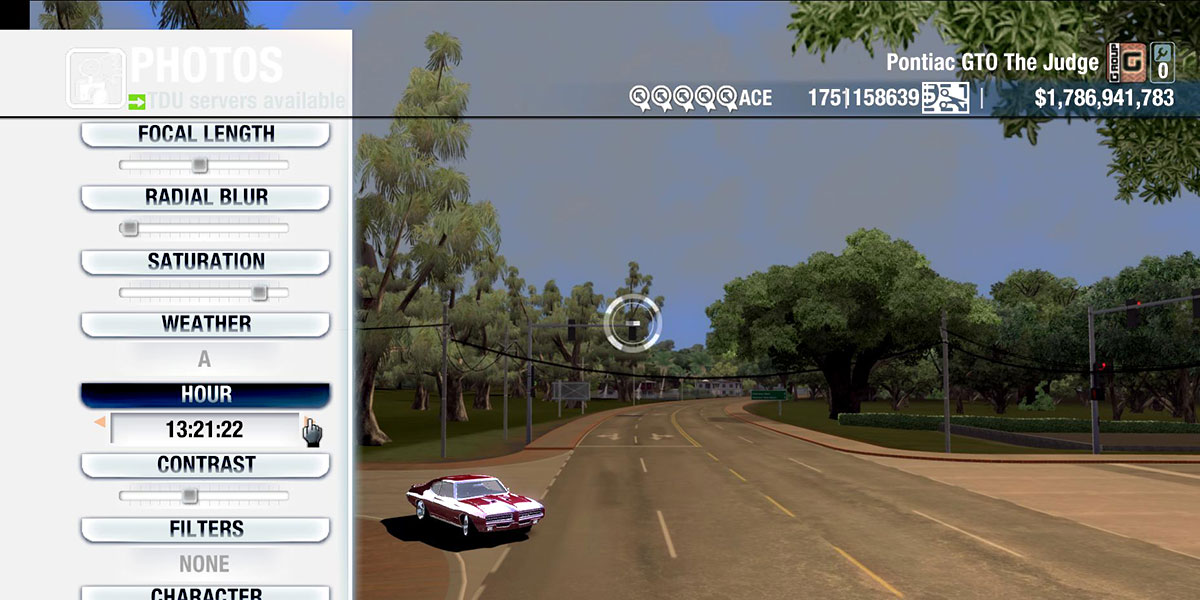Select the highlighted Hour option
The height and width of the screenshot is (600, 1200).
point(205,394)
